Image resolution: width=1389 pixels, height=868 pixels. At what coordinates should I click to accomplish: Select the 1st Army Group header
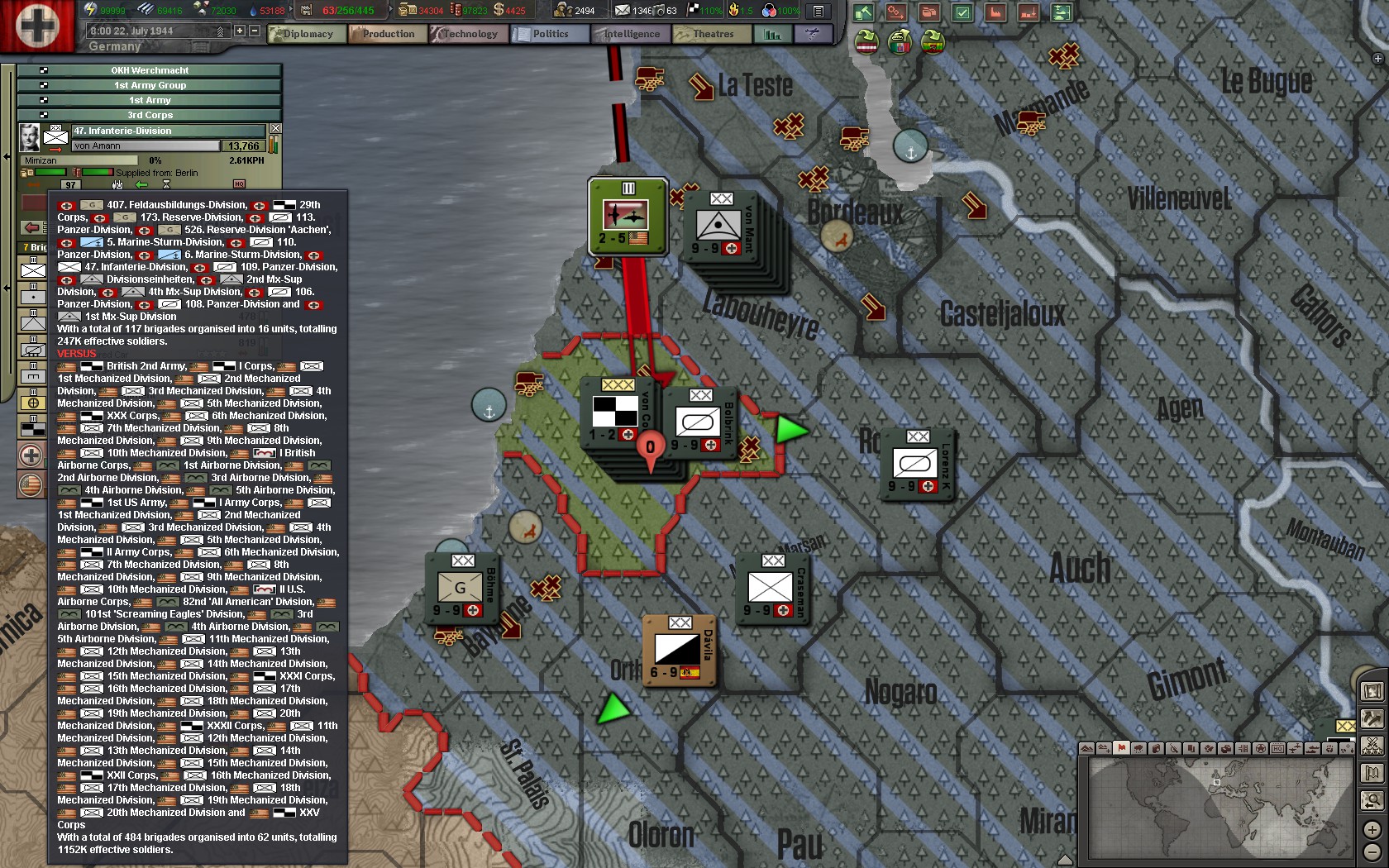tap(150, 85)
